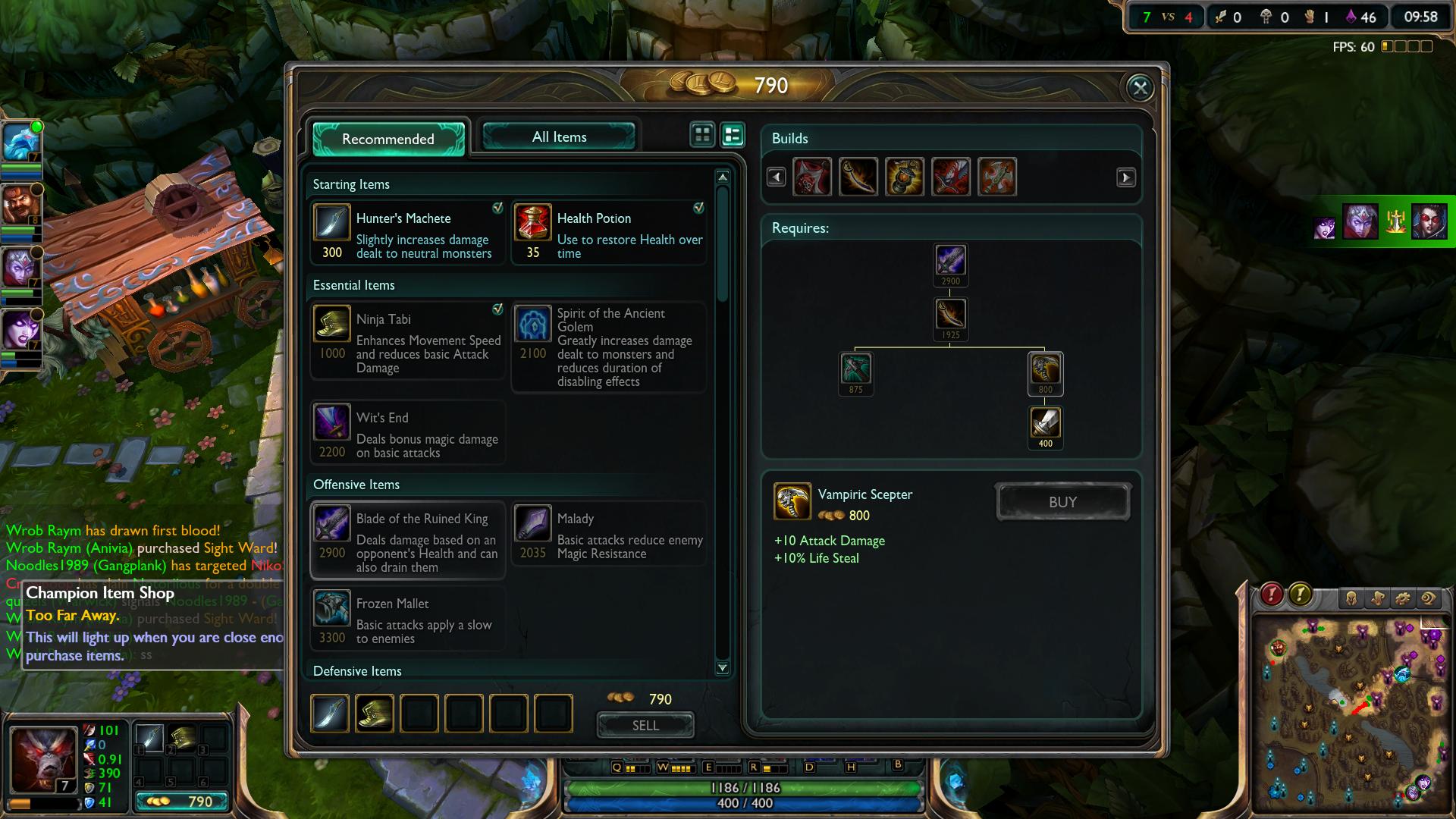
Task: Show next builds with right arrow
Action: click(1126, 177)
